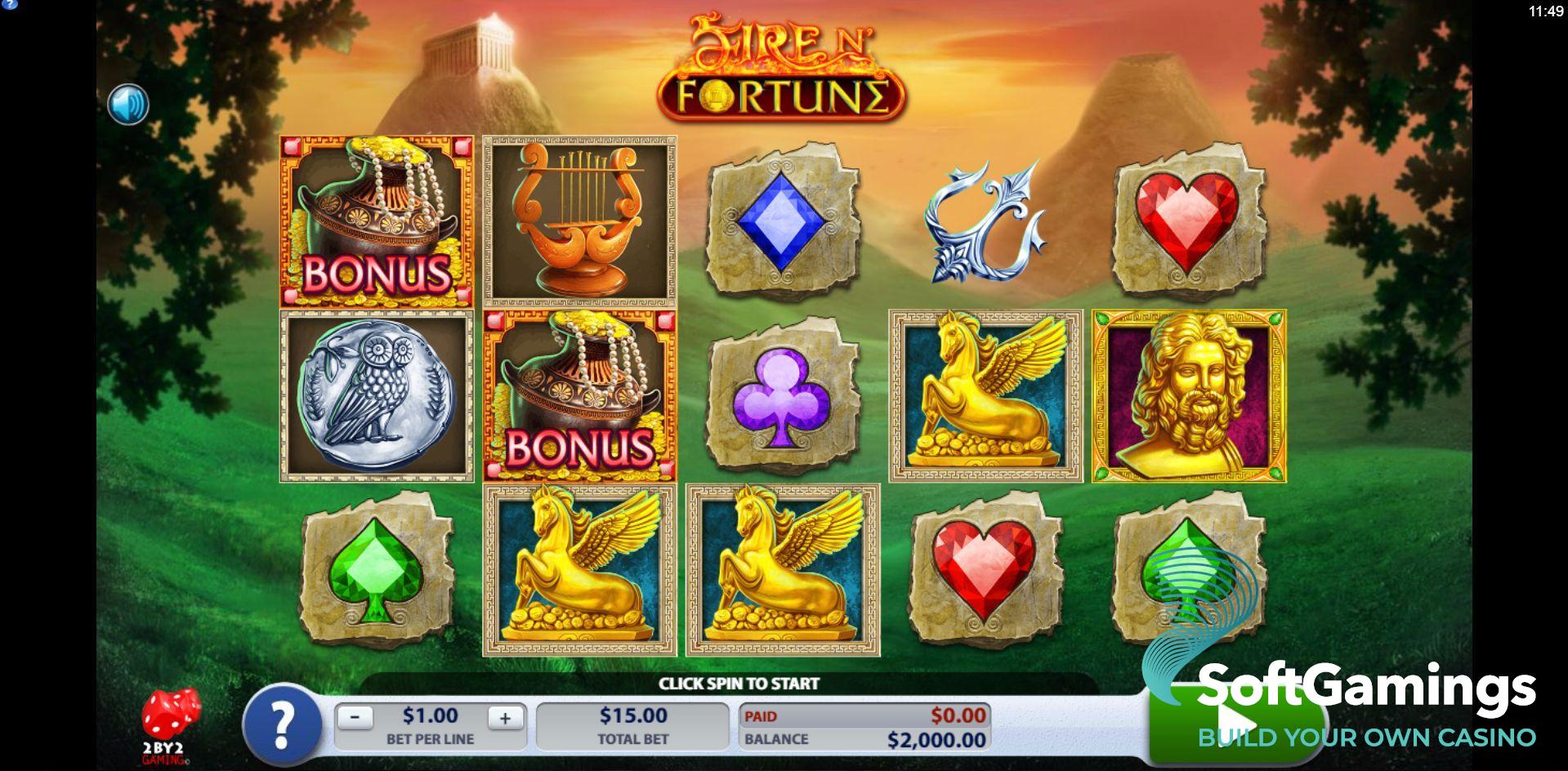Toggle the blue speaker sound button

click(128, 105)
